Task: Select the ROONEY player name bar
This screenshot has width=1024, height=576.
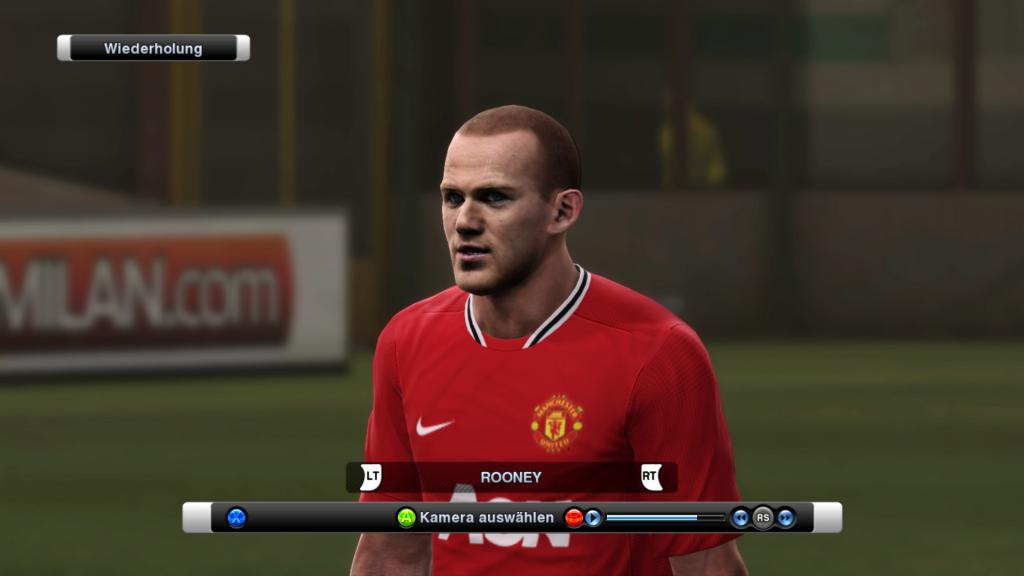Action: click(x=511, y=478)
